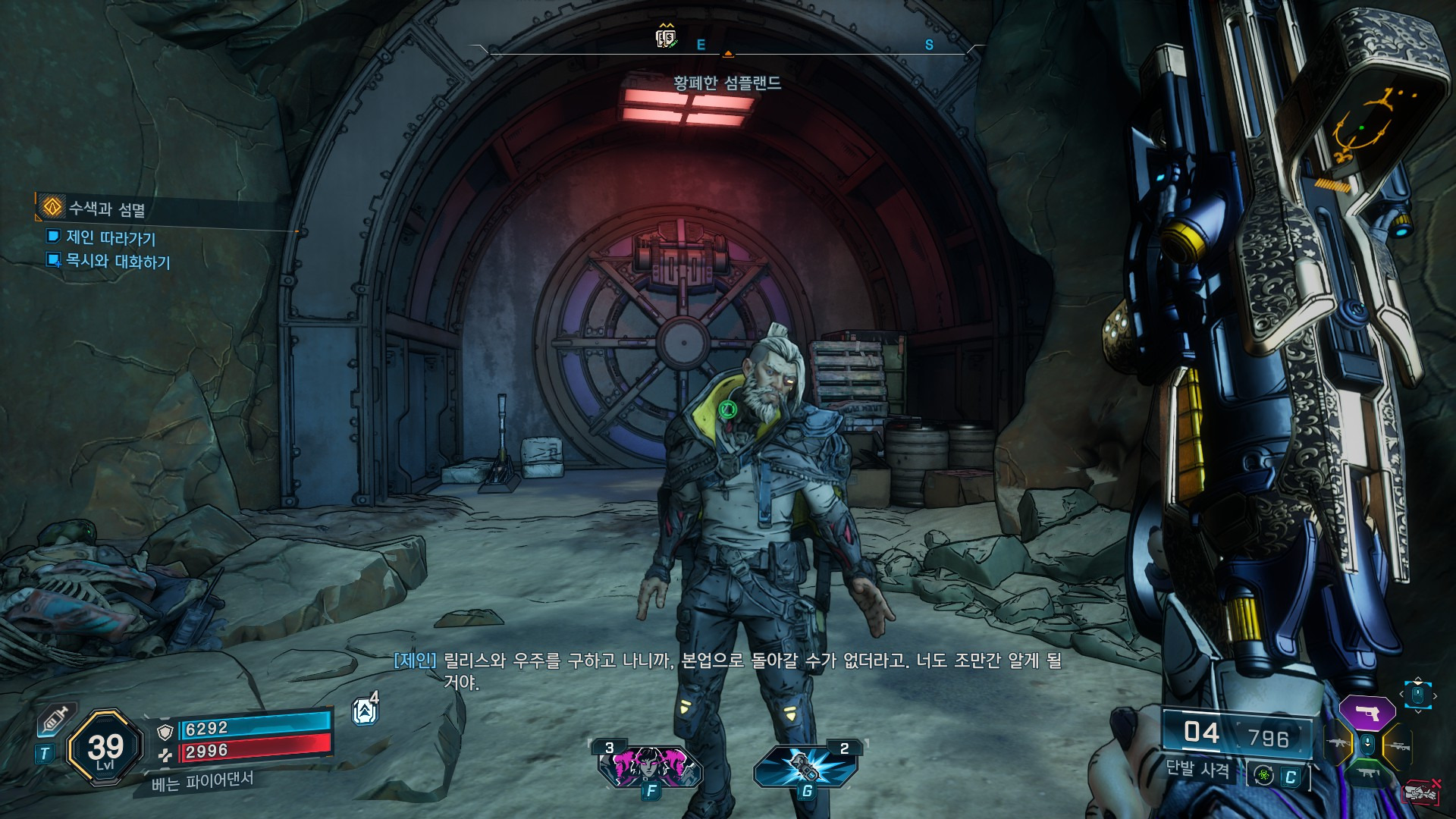Use the syringe repkit icon

[x=56, y=719]
